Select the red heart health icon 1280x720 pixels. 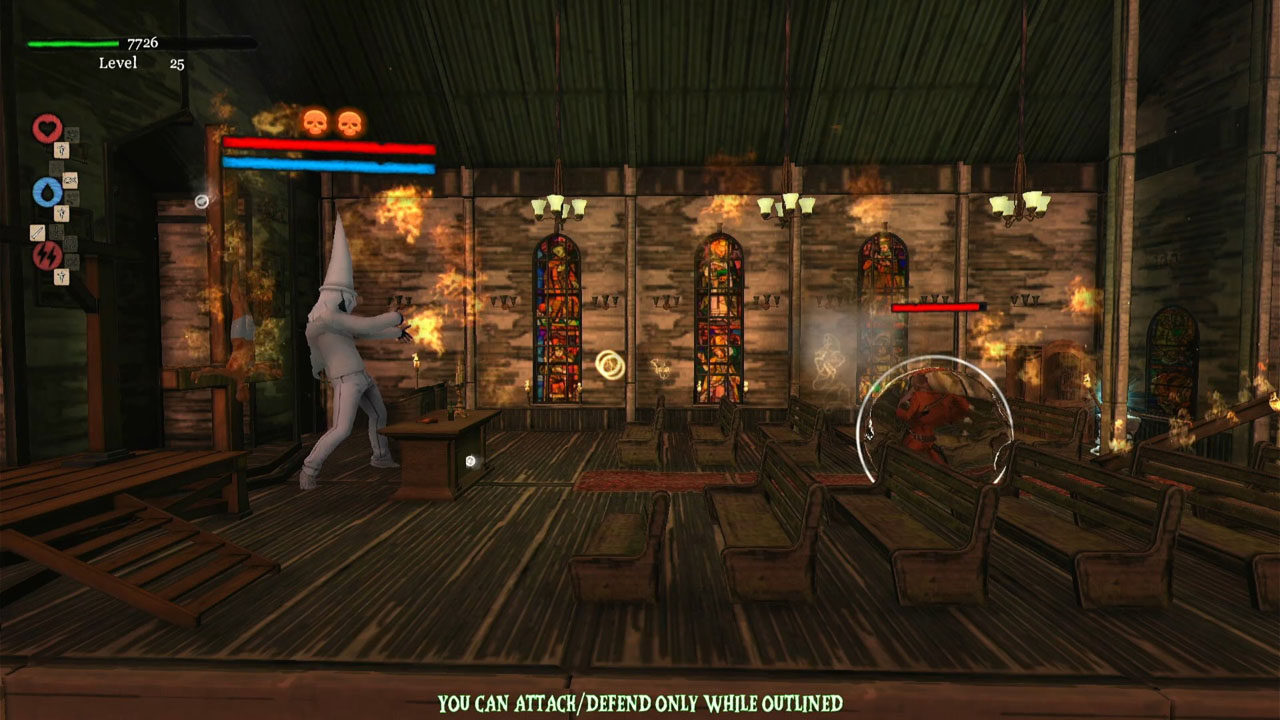click(x=46, y=126)
